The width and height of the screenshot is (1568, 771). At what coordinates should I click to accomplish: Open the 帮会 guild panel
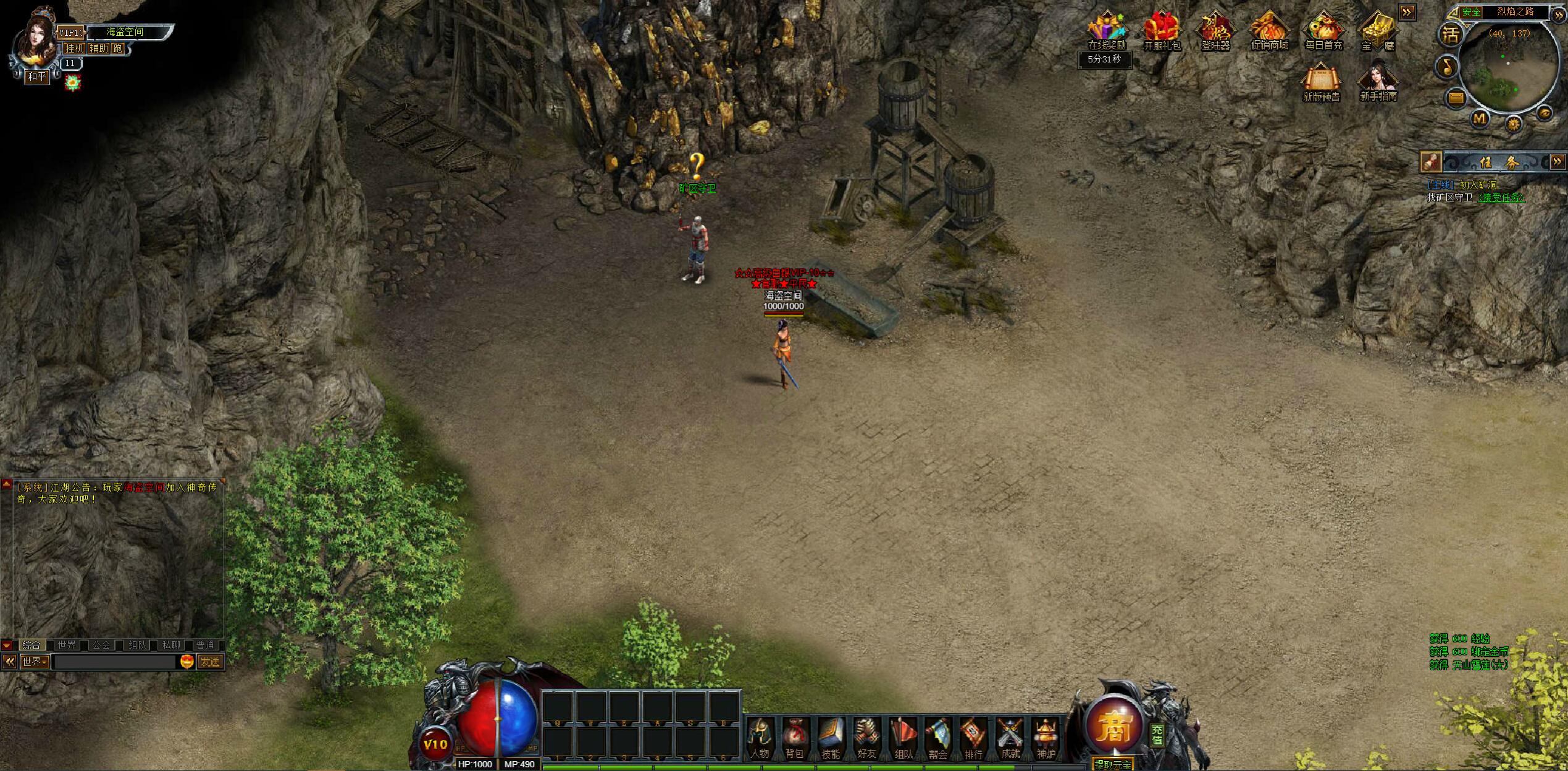pos(938,739)
